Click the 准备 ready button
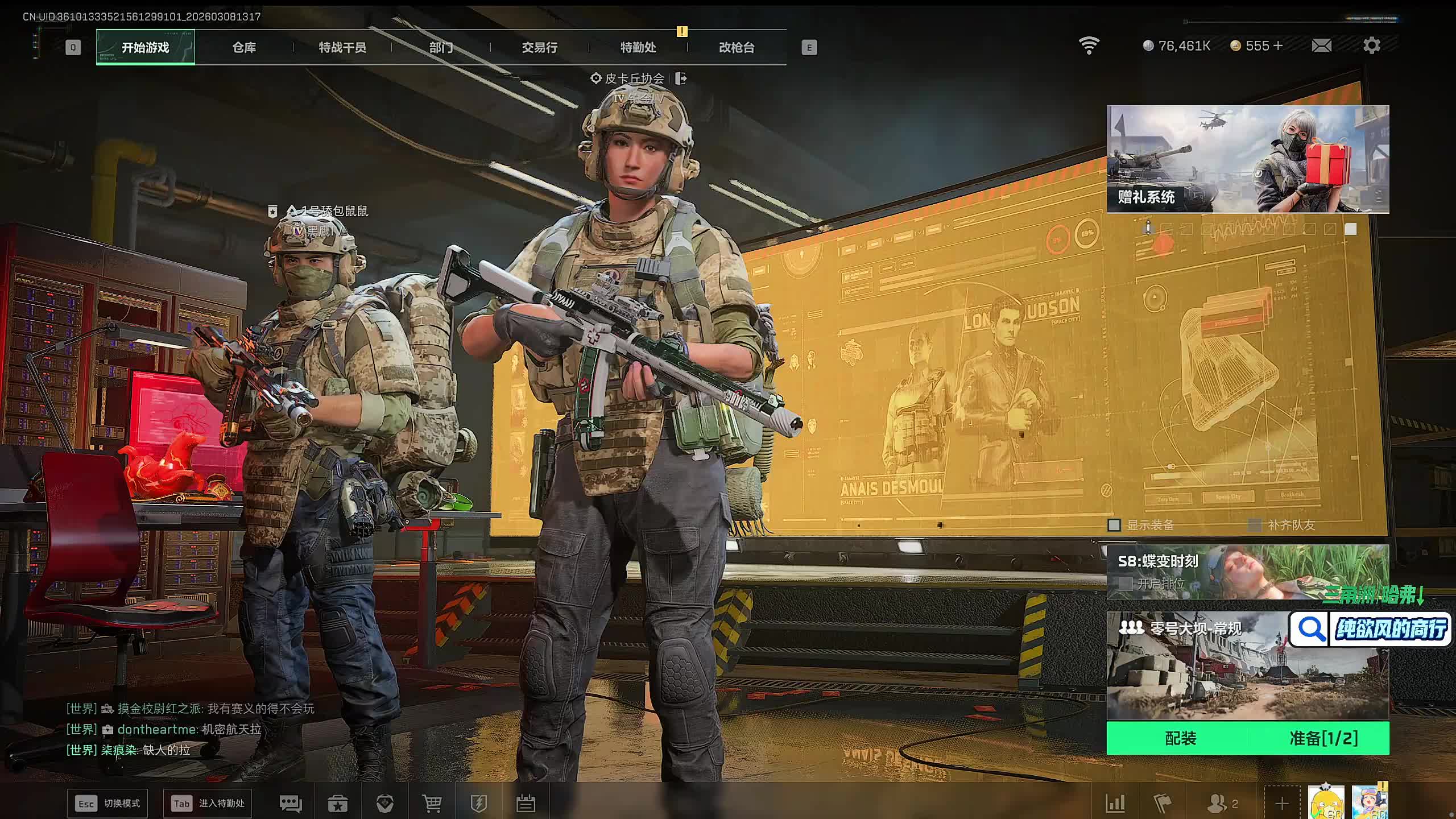 coord(1323,738)
